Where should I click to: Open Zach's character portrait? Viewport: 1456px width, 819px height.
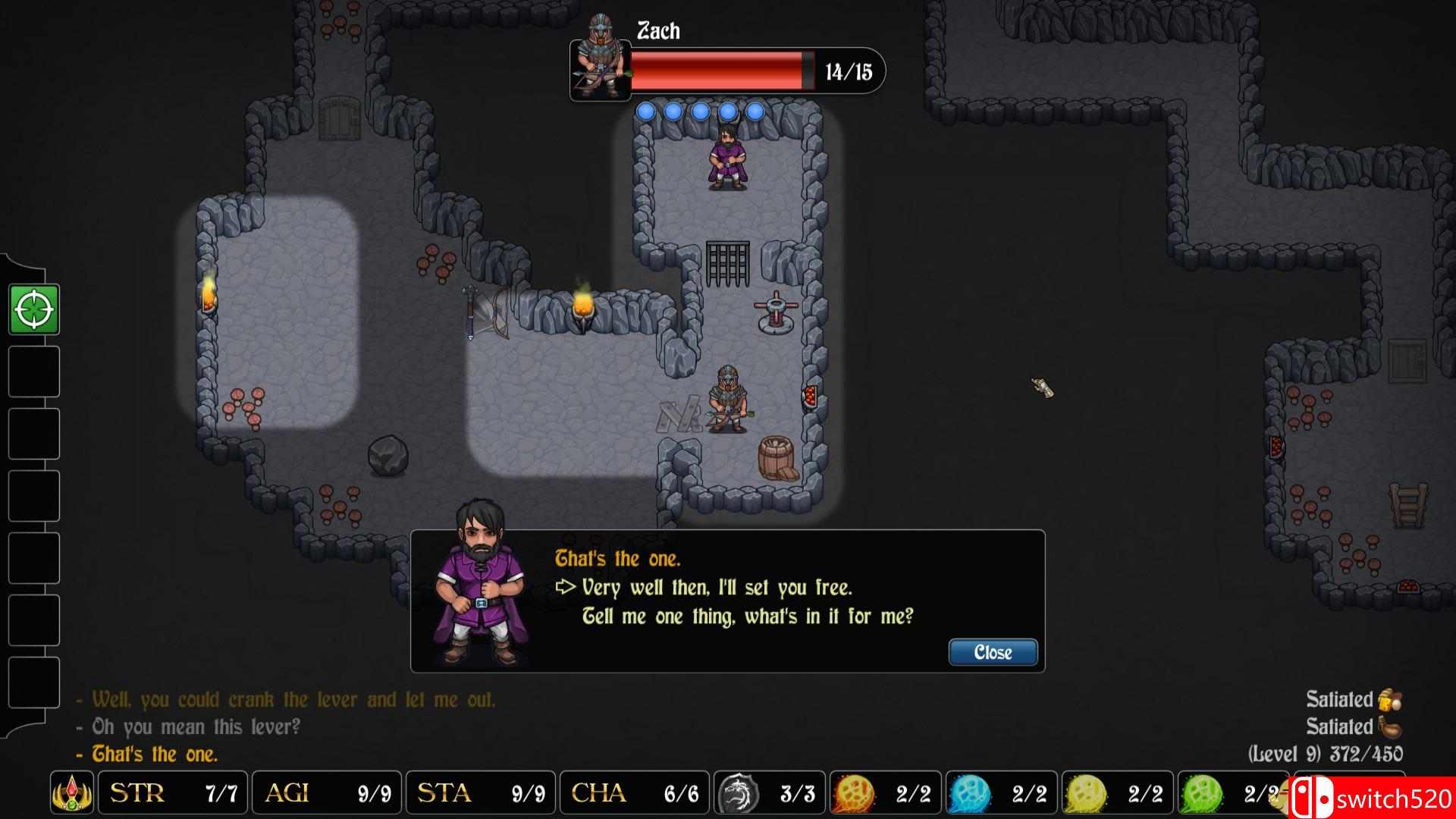coord(599,71)
